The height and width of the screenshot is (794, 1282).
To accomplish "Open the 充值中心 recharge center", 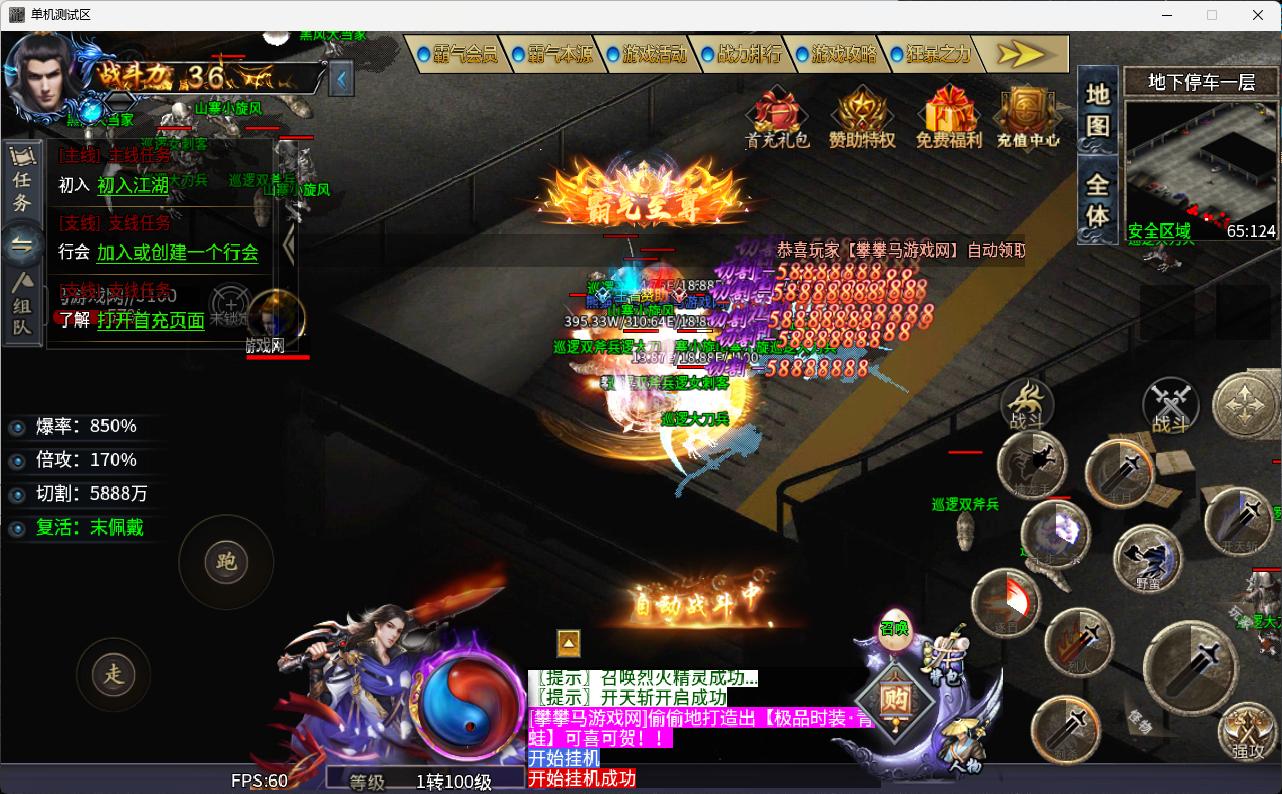I will pos(1027,118).
